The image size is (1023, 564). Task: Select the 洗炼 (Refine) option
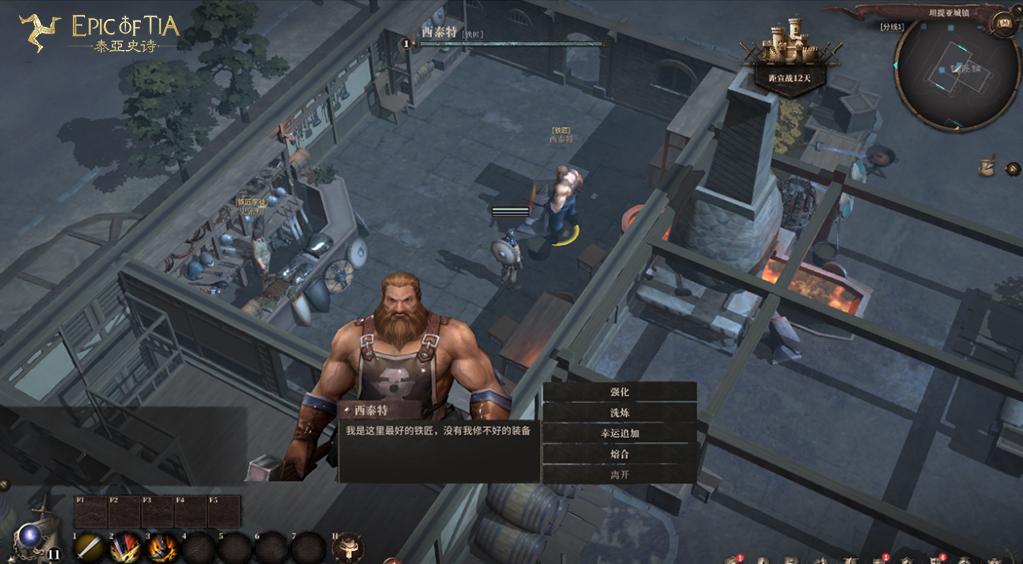tap(619, 413)
